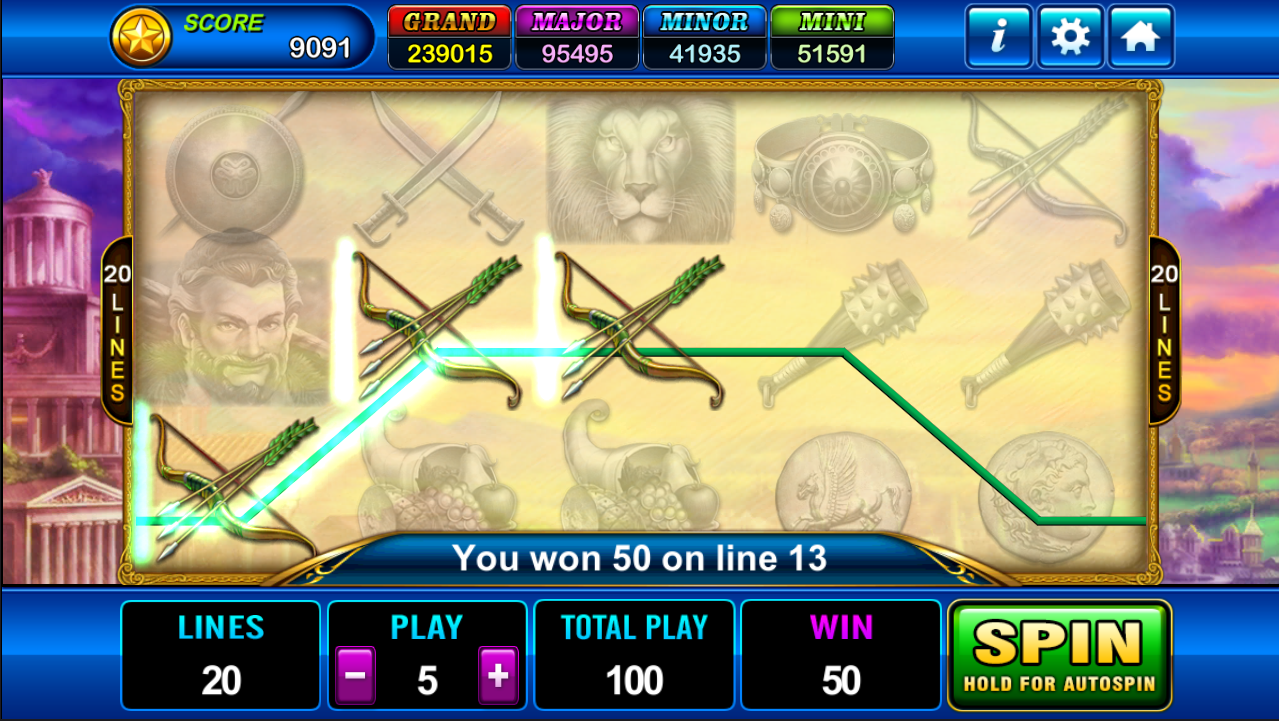Select the MINOR jackpot panel

pyautogui.click(x=704, y=38)
